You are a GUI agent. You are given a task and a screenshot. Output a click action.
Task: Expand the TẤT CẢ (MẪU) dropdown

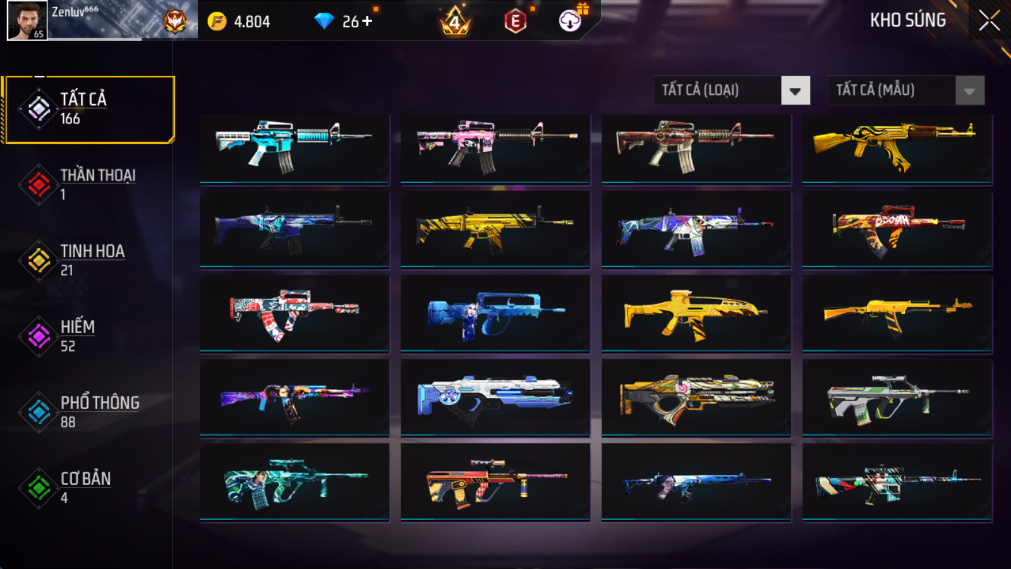(x=905, y=91)
